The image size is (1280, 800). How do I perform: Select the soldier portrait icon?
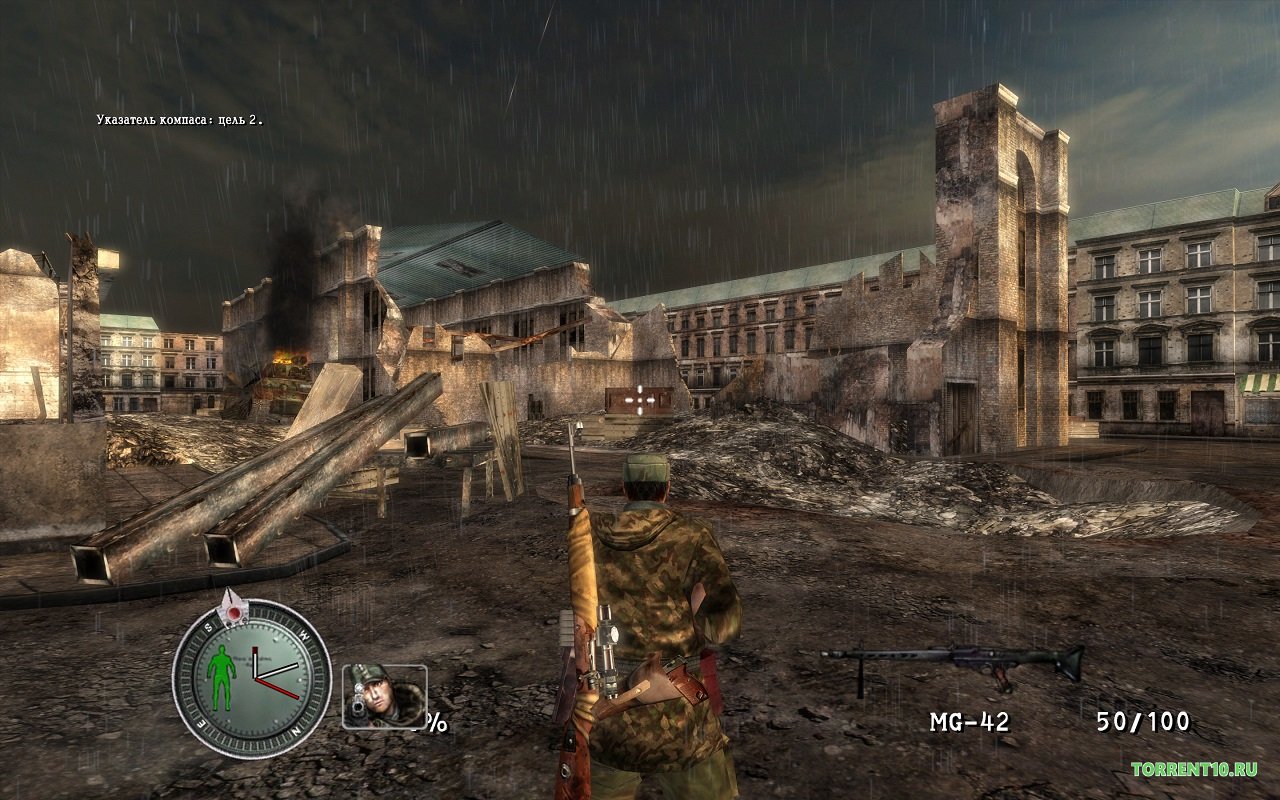pyautogui.click(x=384, y=695)
